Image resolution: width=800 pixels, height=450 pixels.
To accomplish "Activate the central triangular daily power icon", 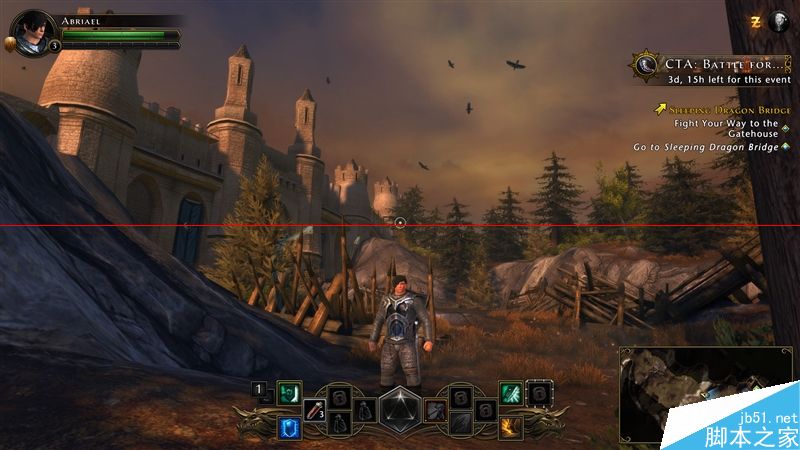I will (x=398, y=410).
